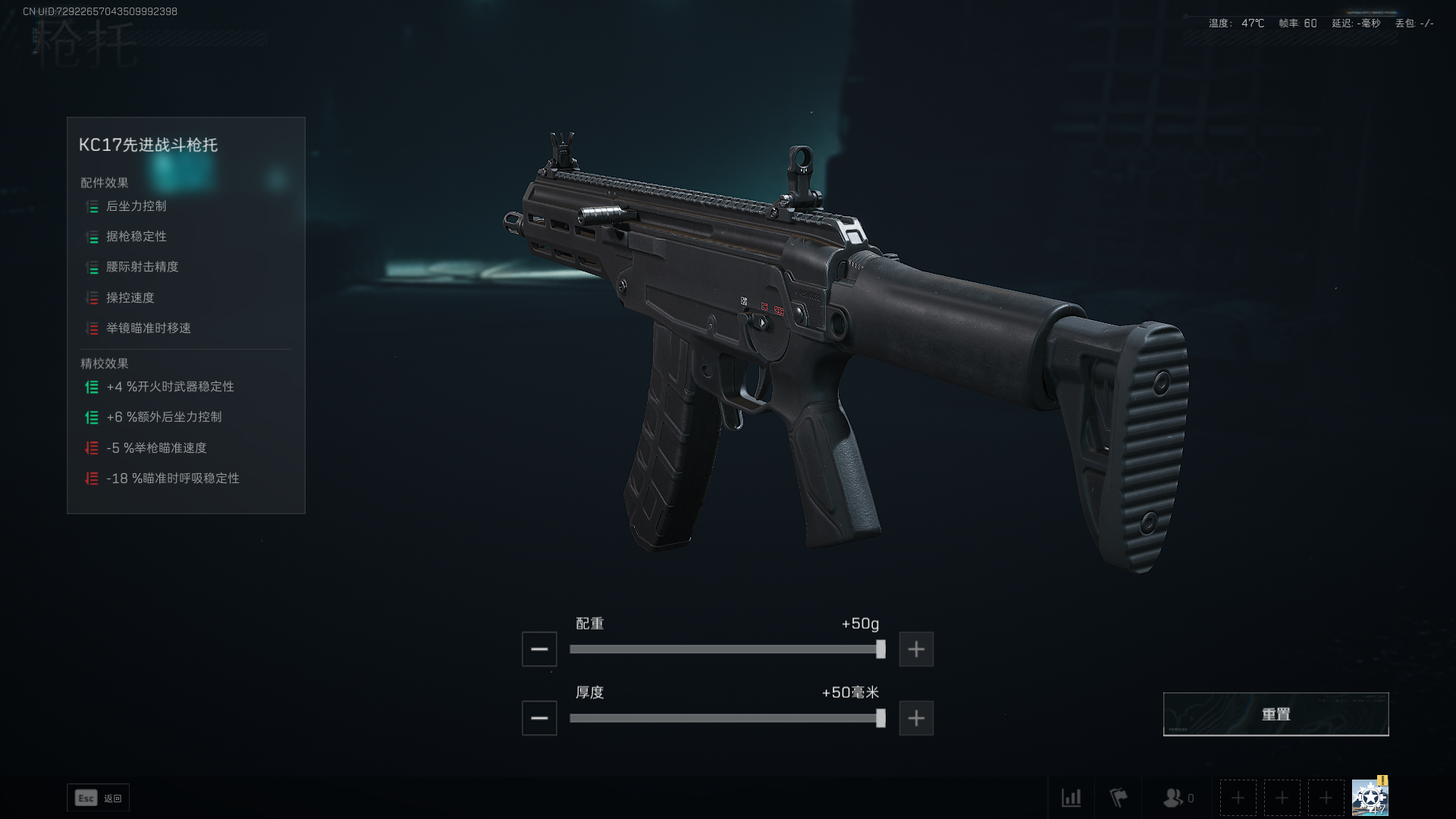Image resolution: width=1456 pixels, height=819 pixels.
Task: Click the 厚度 thickness slider track
Action: (x=724, y=718)
